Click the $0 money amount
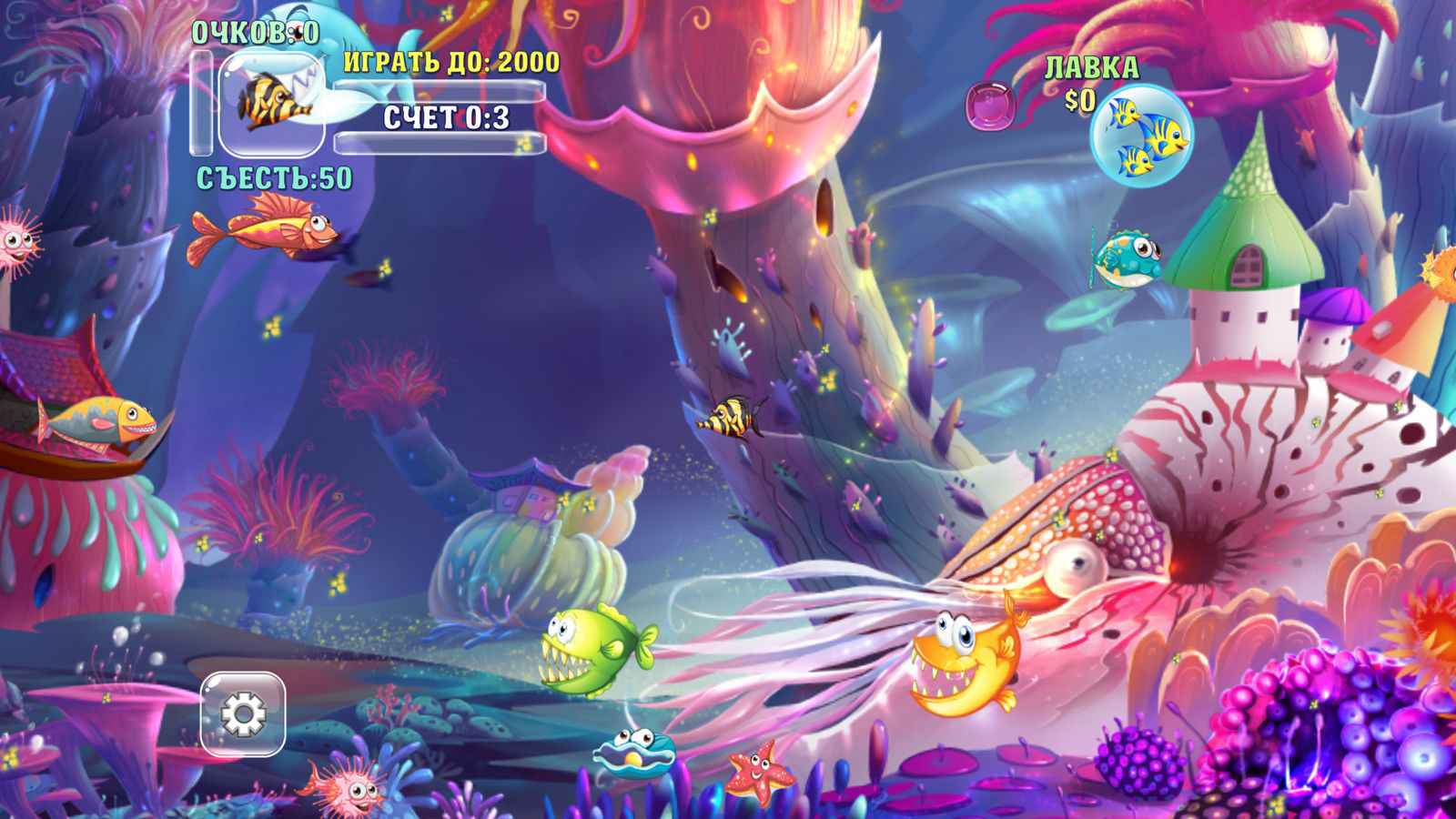The image size is (1456, 819). click(x=1078, y=98)
